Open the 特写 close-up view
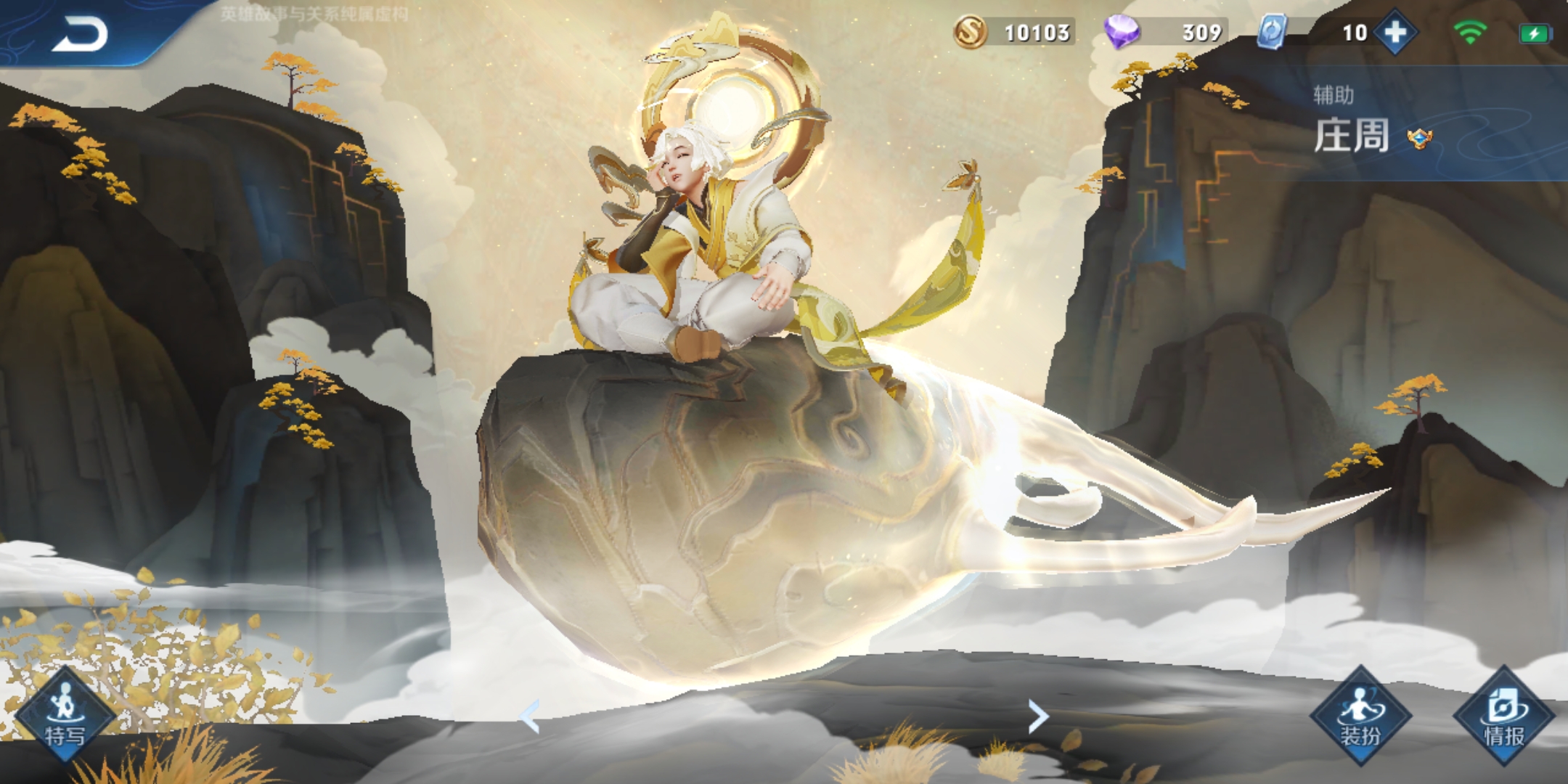The height and width of the screenshot is (784, 1568). coord(65,716)
